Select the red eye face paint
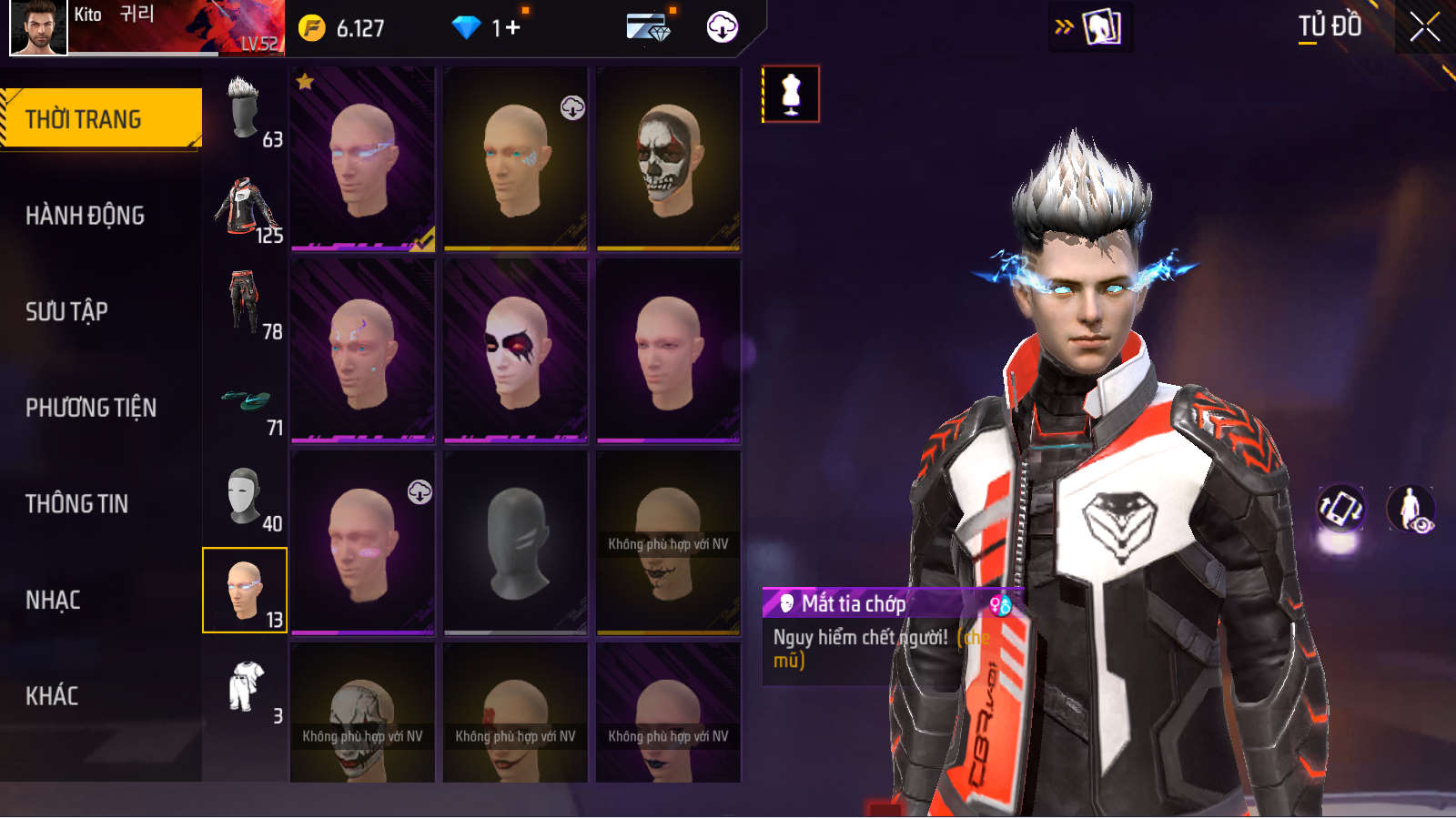Viewport: 1456px width, 819px height. 515,350
